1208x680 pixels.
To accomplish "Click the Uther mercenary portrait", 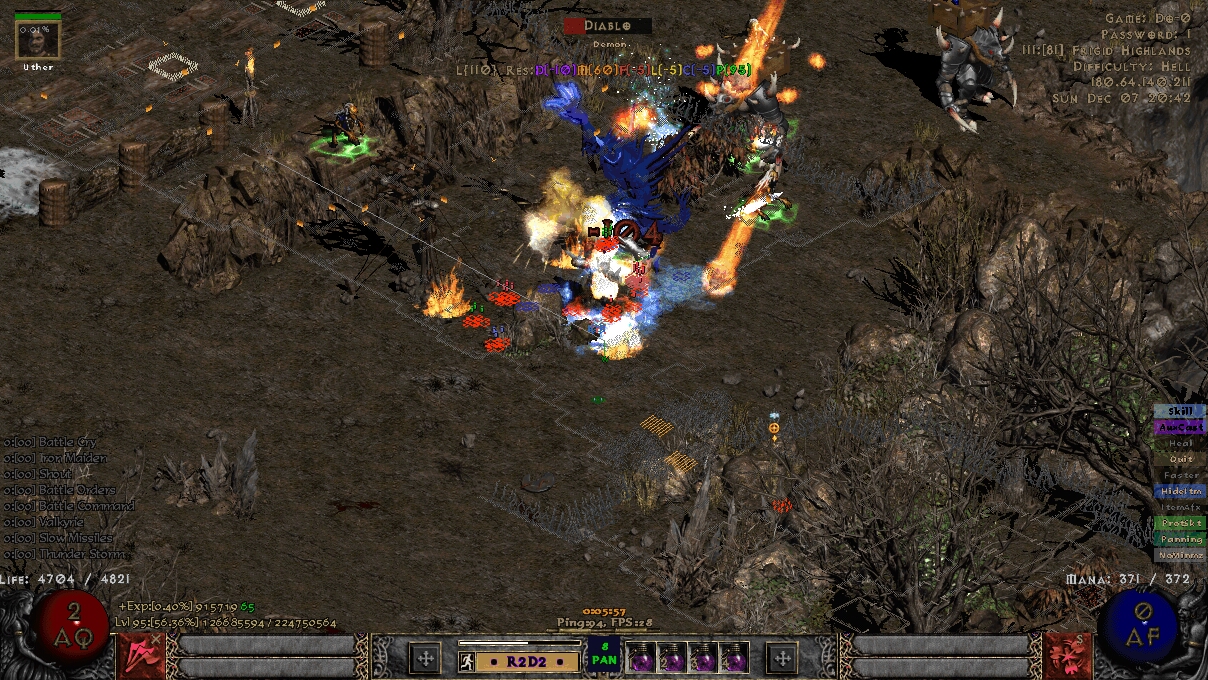I will [38, 40].
